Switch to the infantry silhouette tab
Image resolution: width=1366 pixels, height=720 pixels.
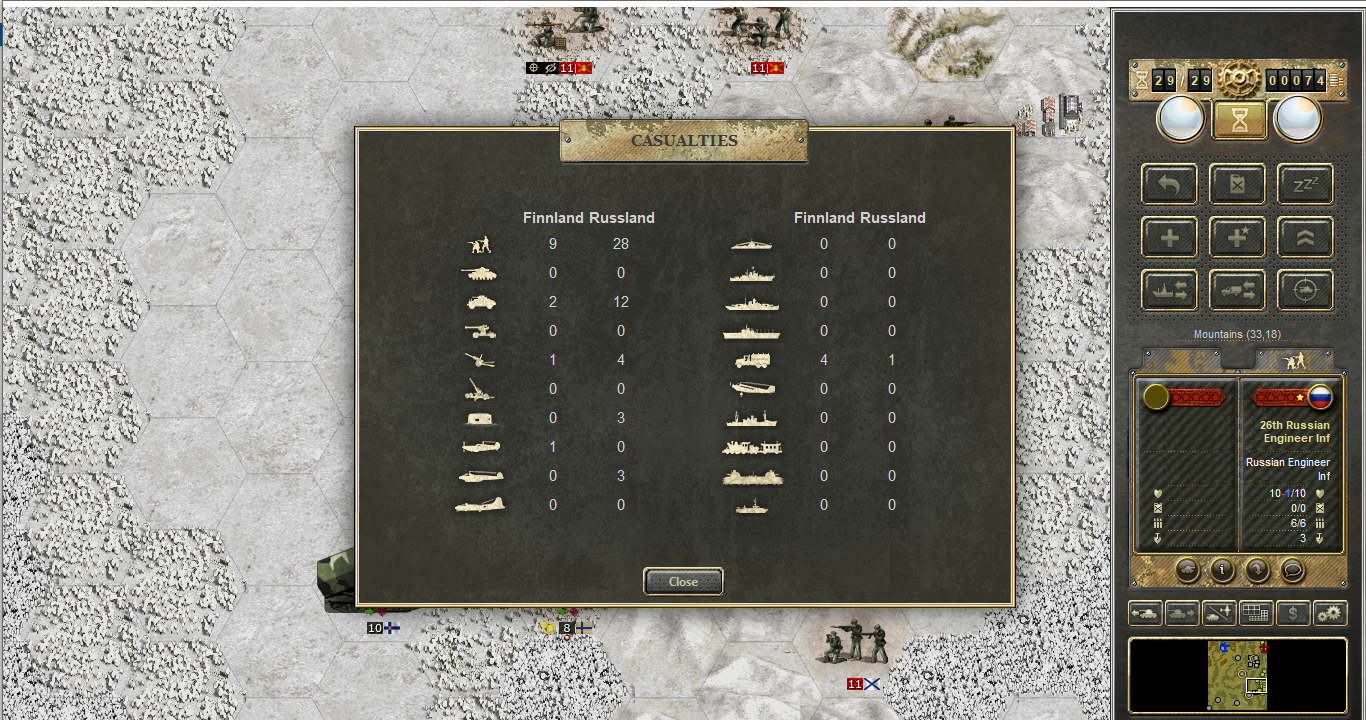pos(1294,360)
